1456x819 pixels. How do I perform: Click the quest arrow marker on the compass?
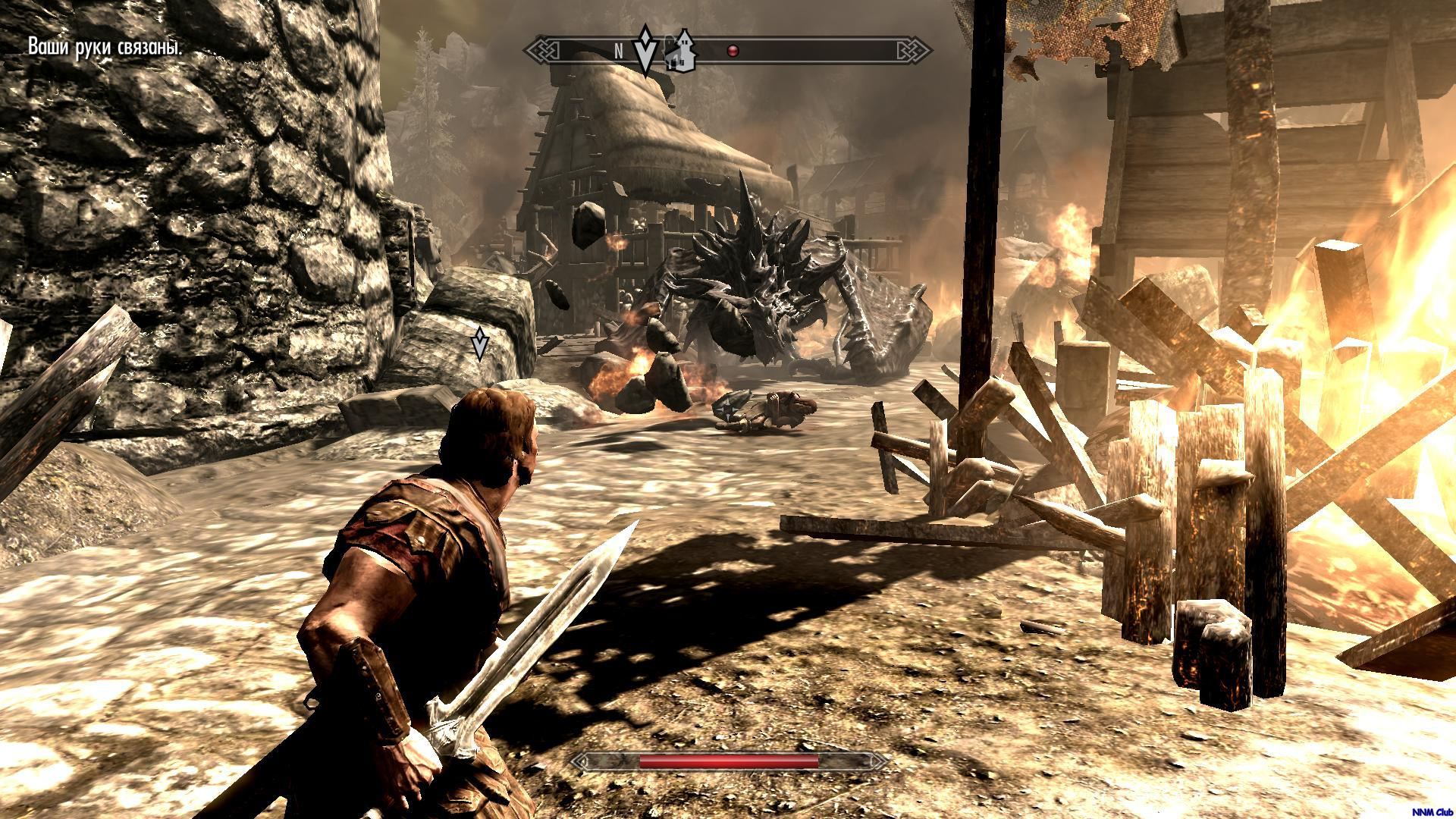tap(645, 50)
